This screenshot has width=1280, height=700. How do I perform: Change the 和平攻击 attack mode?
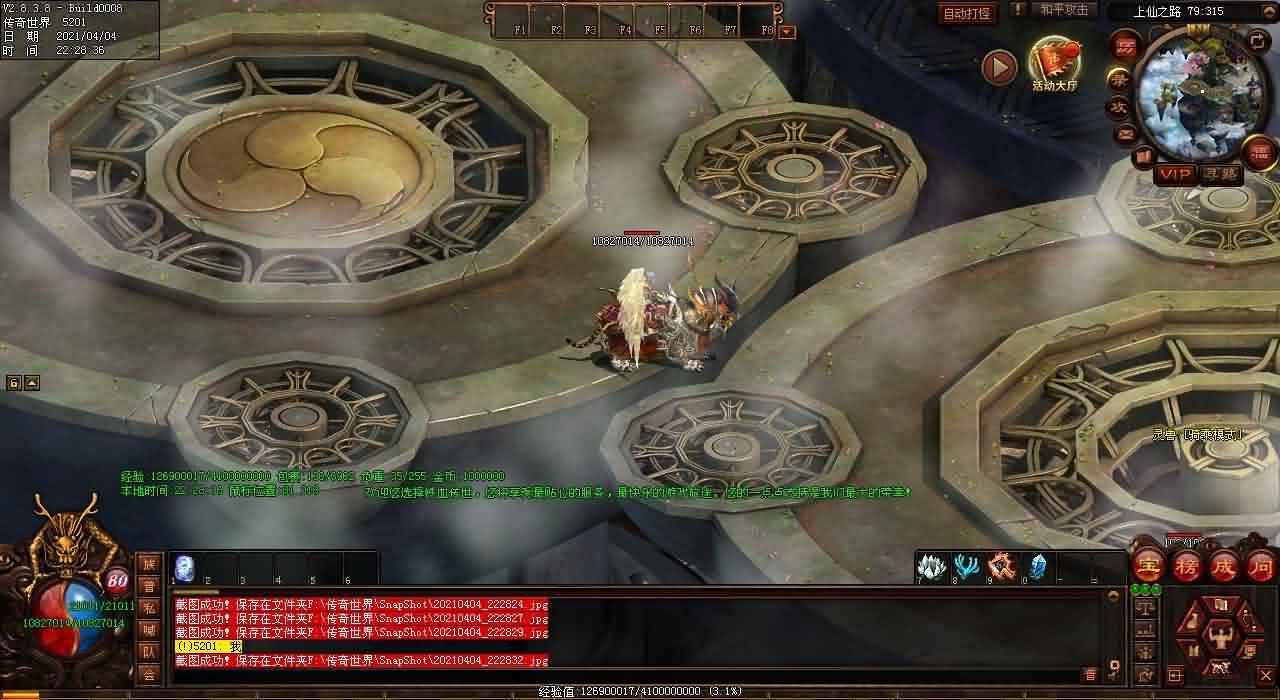click(x=1063, y=10)
